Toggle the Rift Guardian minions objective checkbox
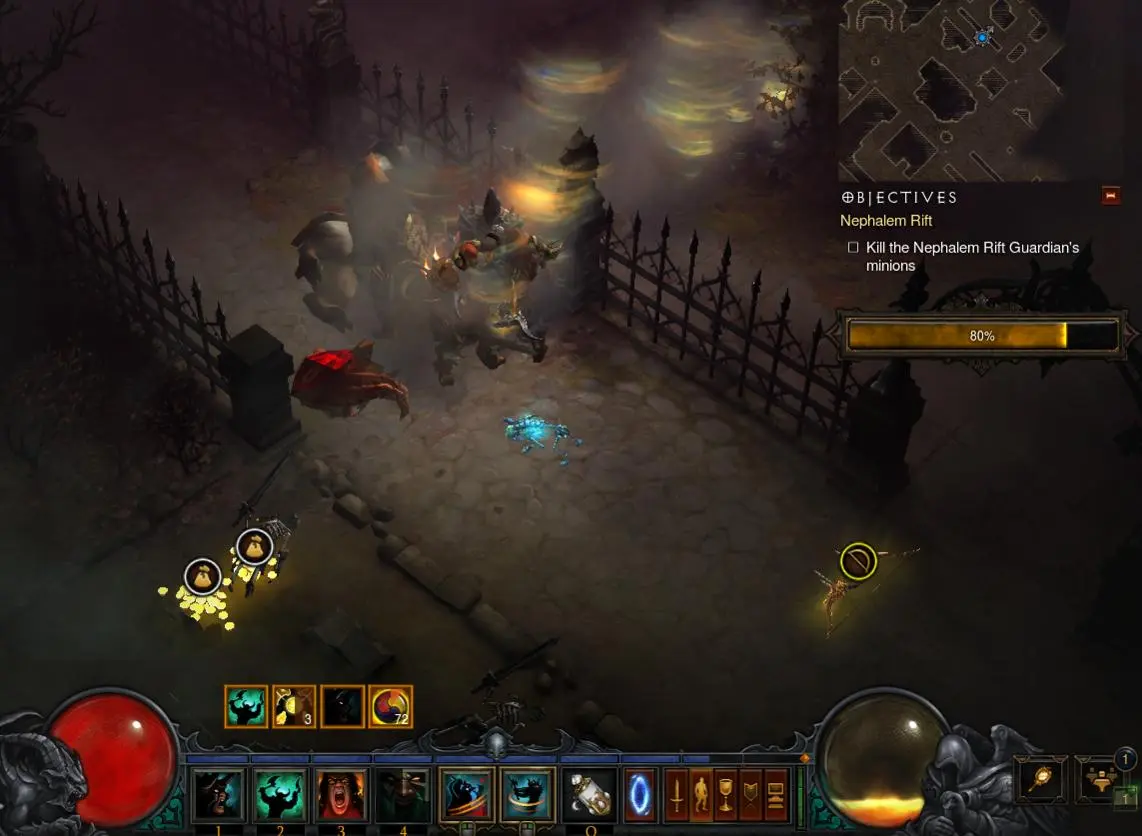The height and width of the screenshot is (836, 1142). pos(853,247)
